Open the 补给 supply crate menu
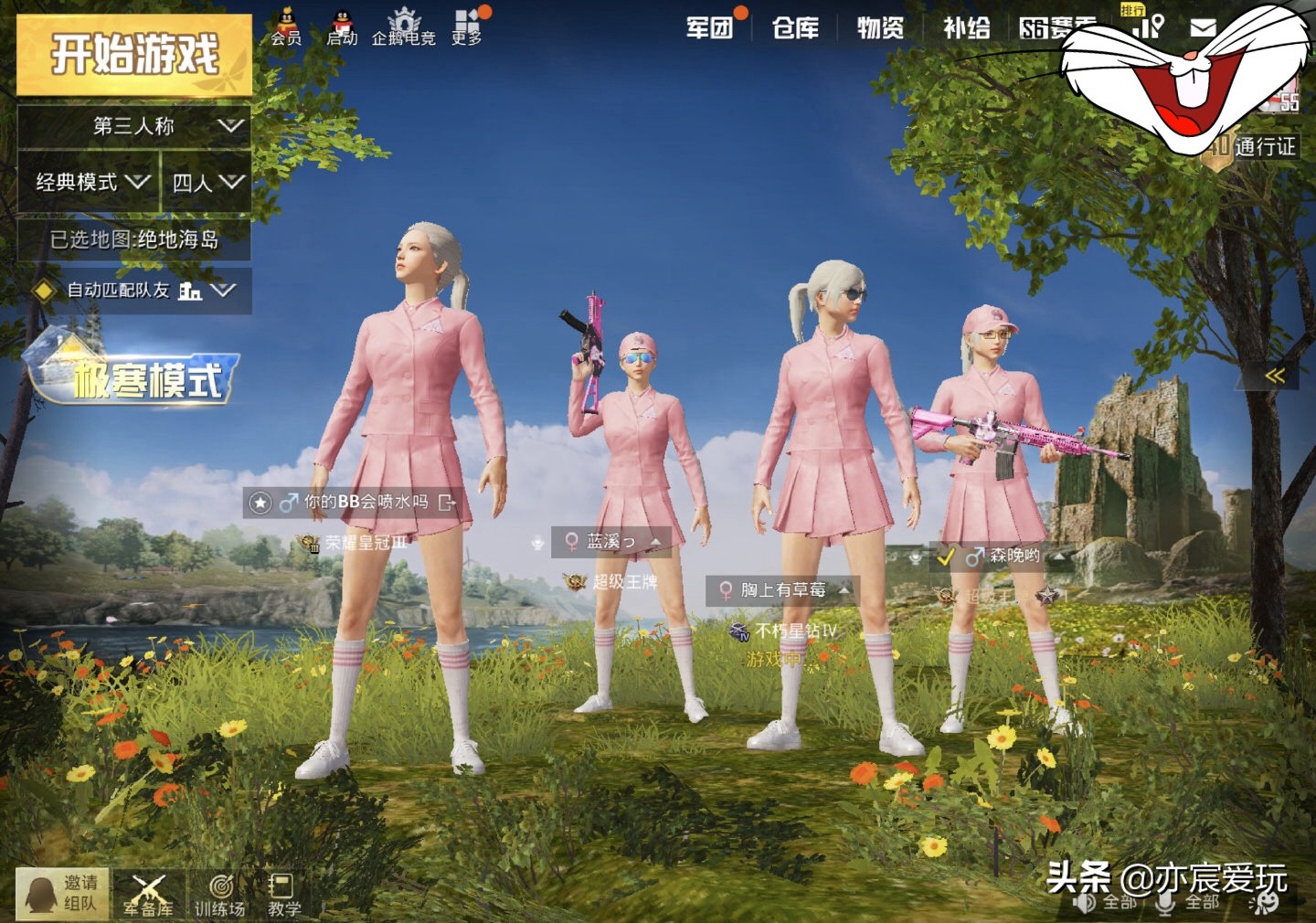 (x=966, y=28)
